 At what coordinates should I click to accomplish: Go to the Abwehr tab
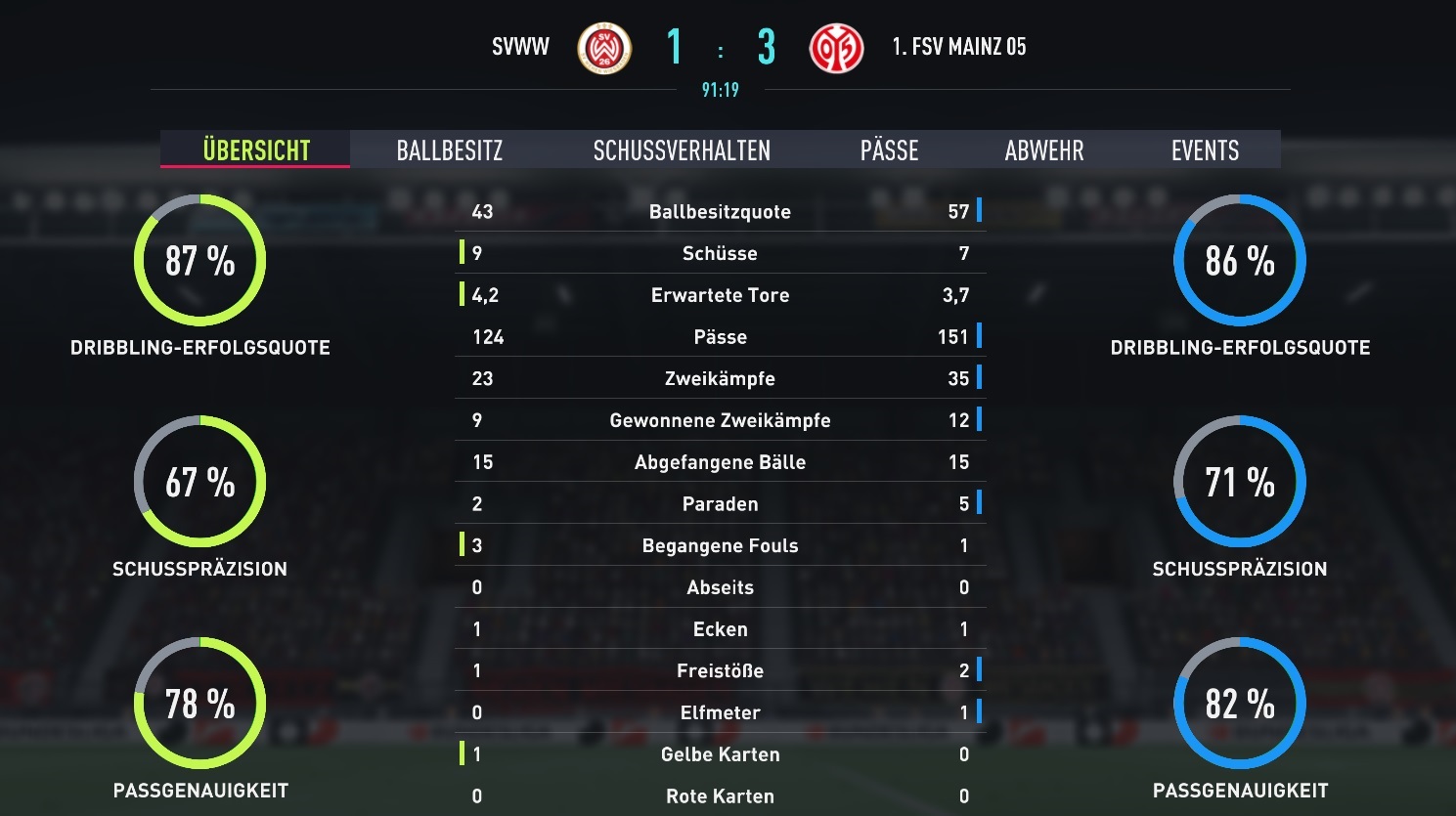point(1043,150)
